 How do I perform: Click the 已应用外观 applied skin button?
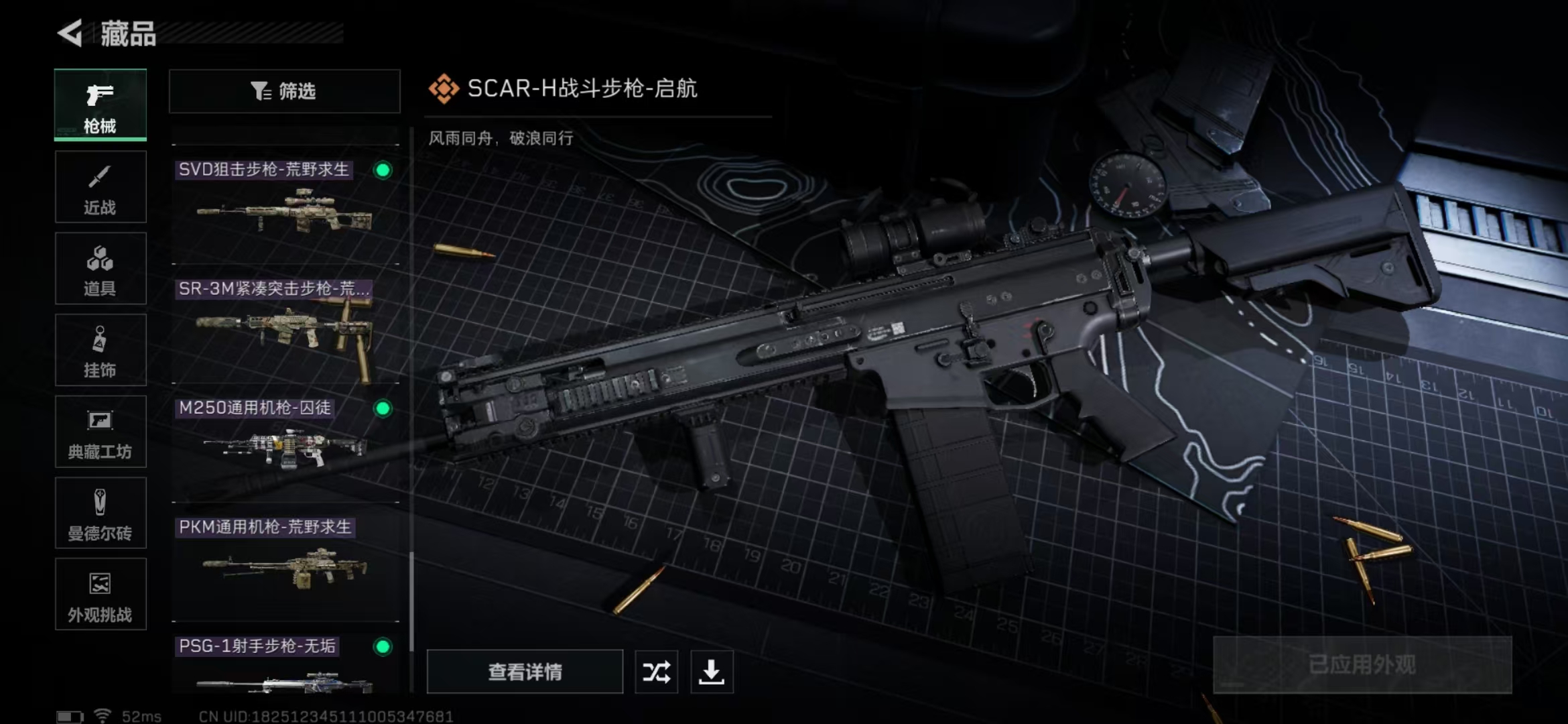1362,665
